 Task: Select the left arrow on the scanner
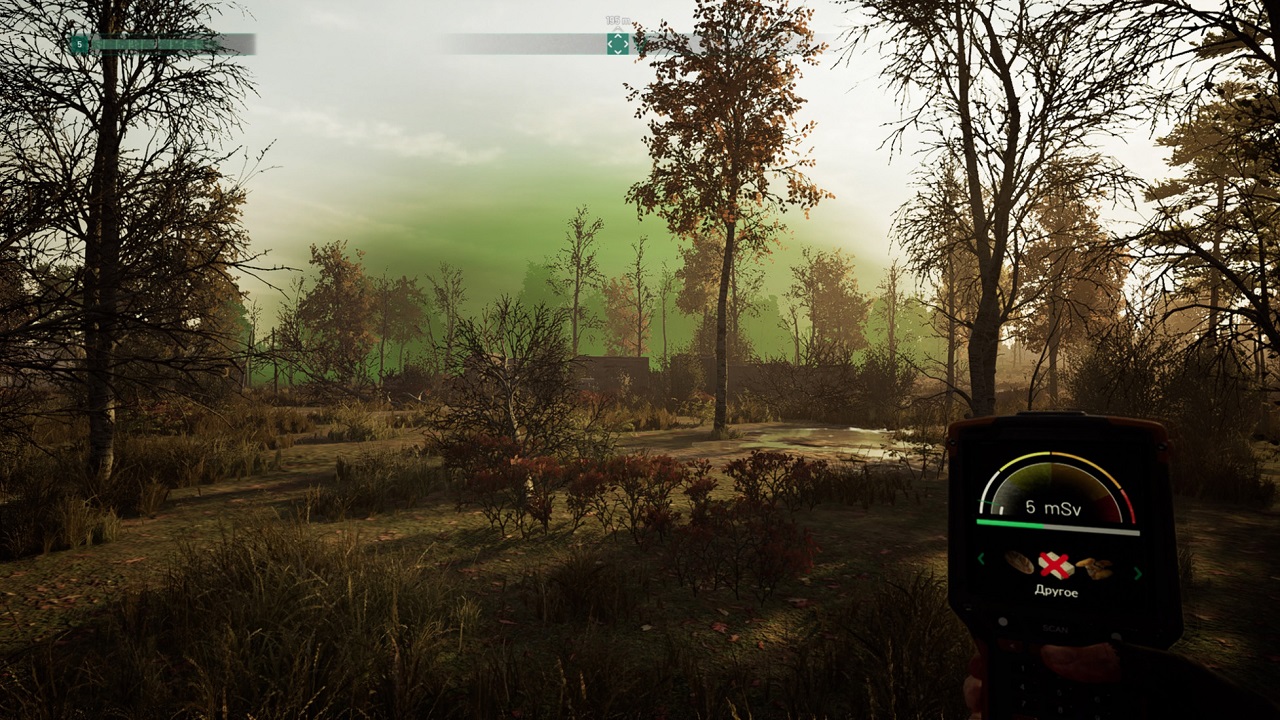point(981,560)
